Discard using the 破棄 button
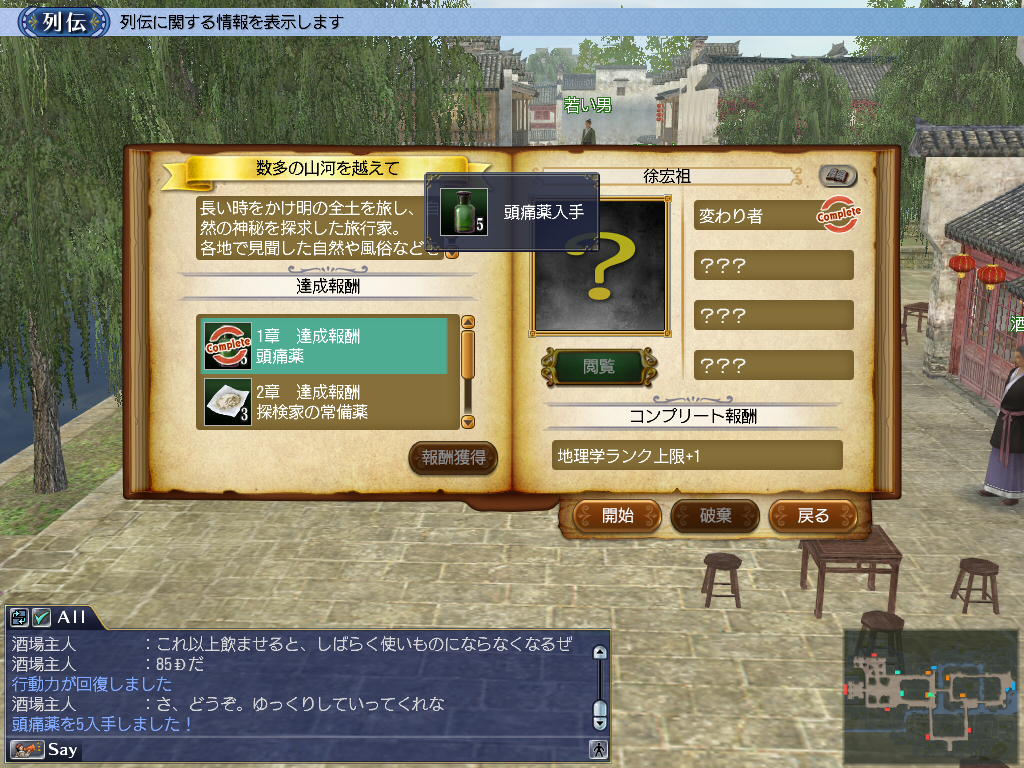This screenshot has height=768, width=1024. (715, 516)
